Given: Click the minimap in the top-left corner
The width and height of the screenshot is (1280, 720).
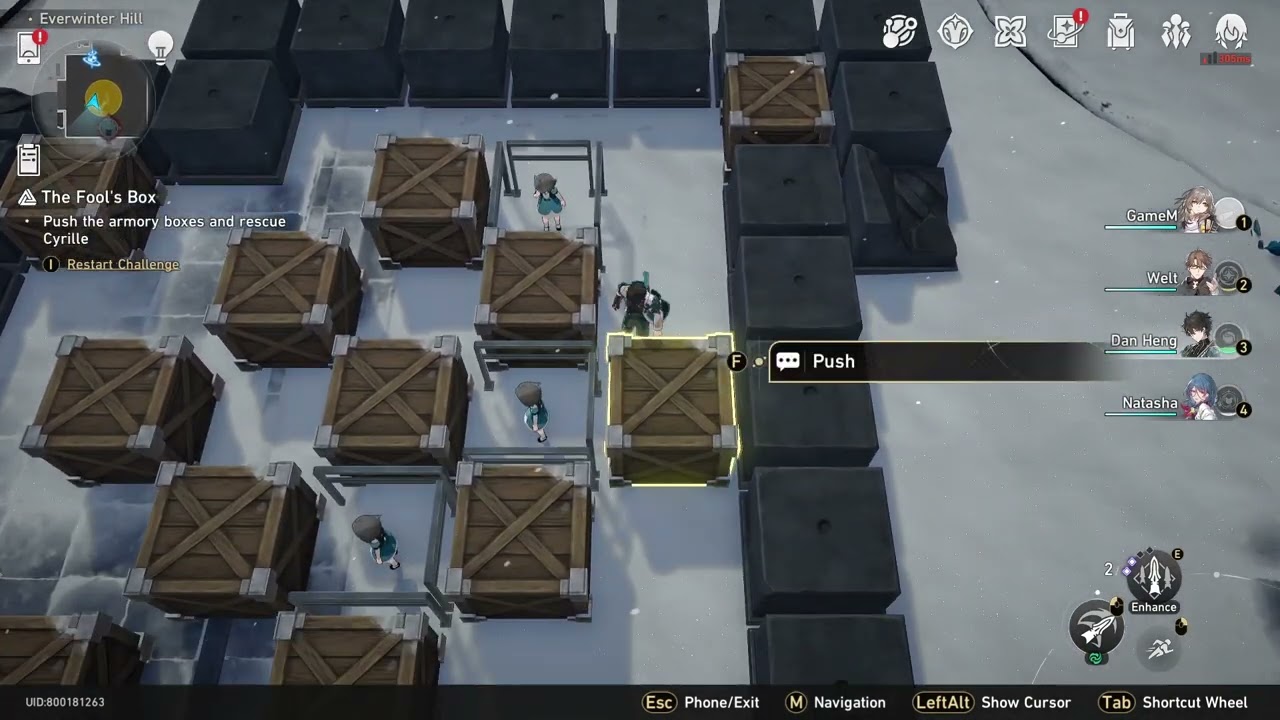Looking at the screenshot, I should pyautogui.click(x=93, y=100).
